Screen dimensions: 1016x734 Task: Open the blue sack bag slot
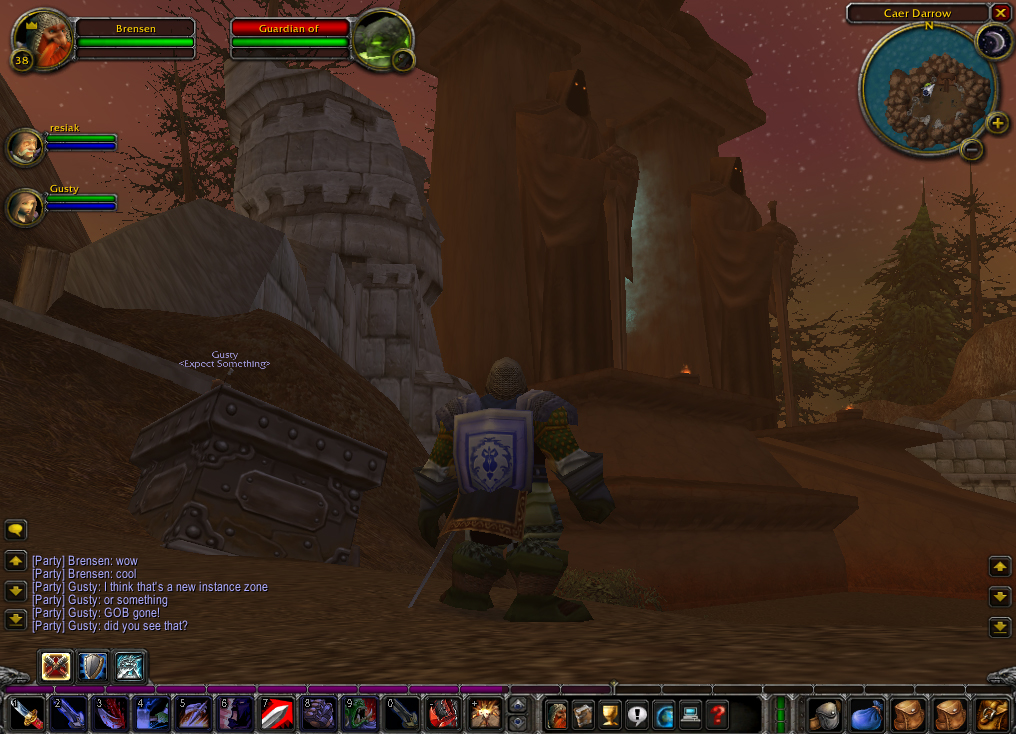tap(866, 715)
